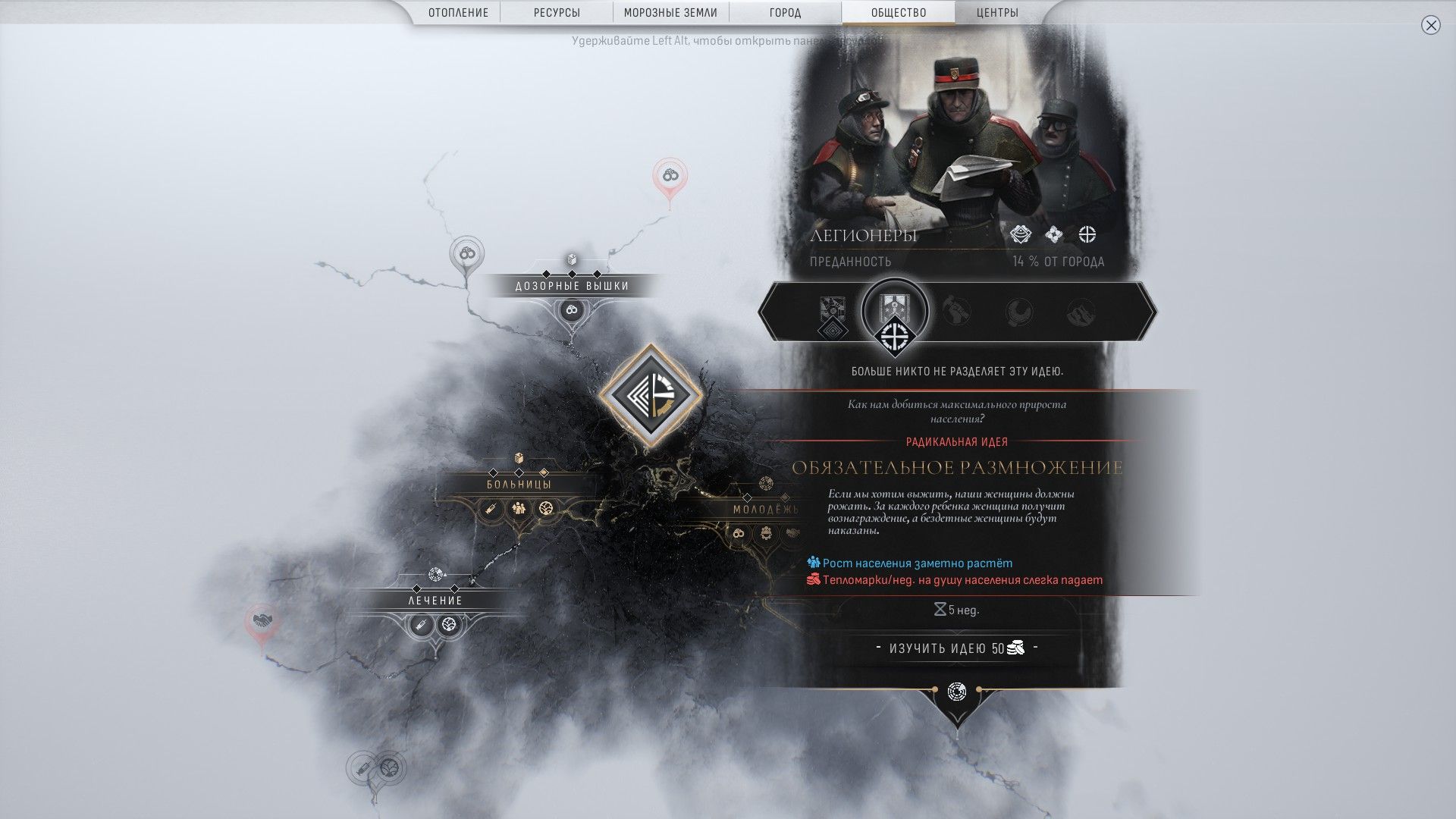1456x819 pixels.
Task: Close the idea tree screen
Action: coord(1430,26)
